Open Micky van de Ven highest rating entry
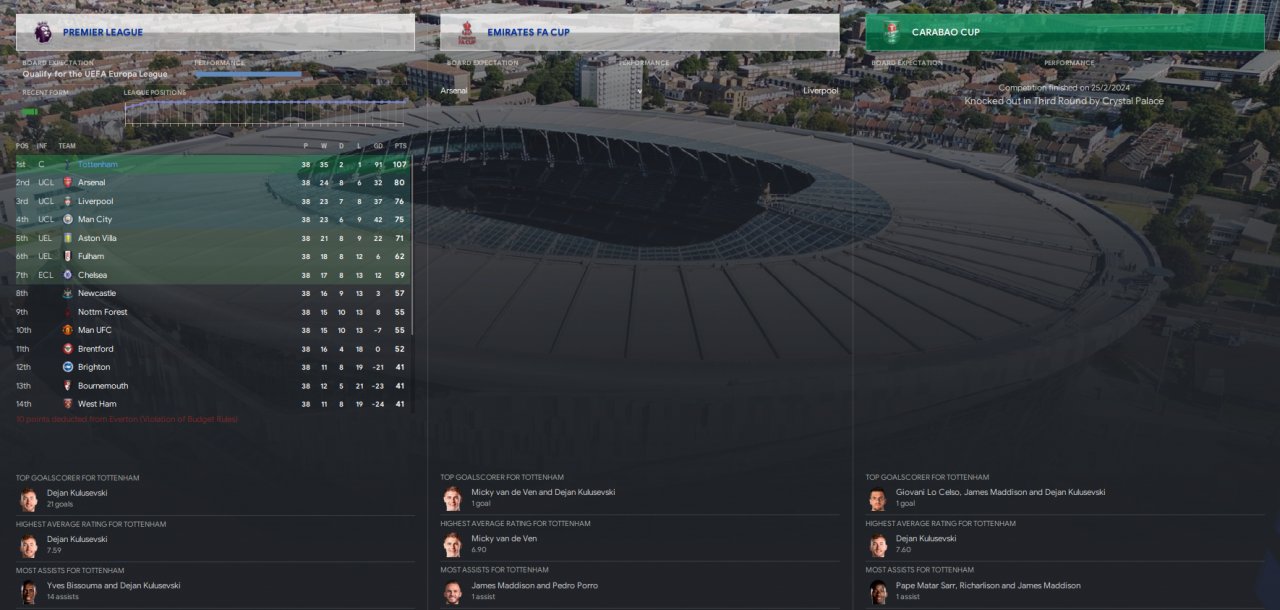This screenshot has width=1280, height=610. click(504, 539)
